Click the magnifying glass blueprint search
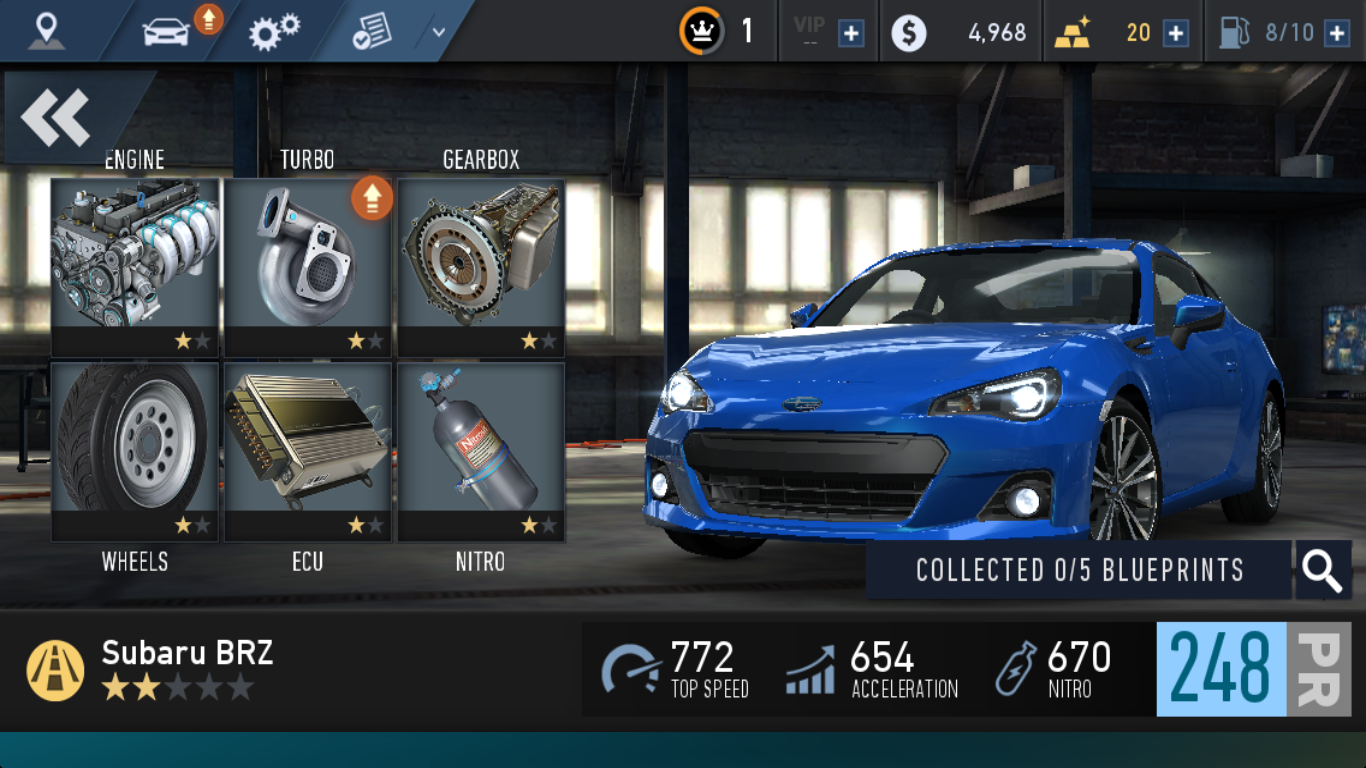The width and height of the screenshot is (1366, 768). (1323, 570)
